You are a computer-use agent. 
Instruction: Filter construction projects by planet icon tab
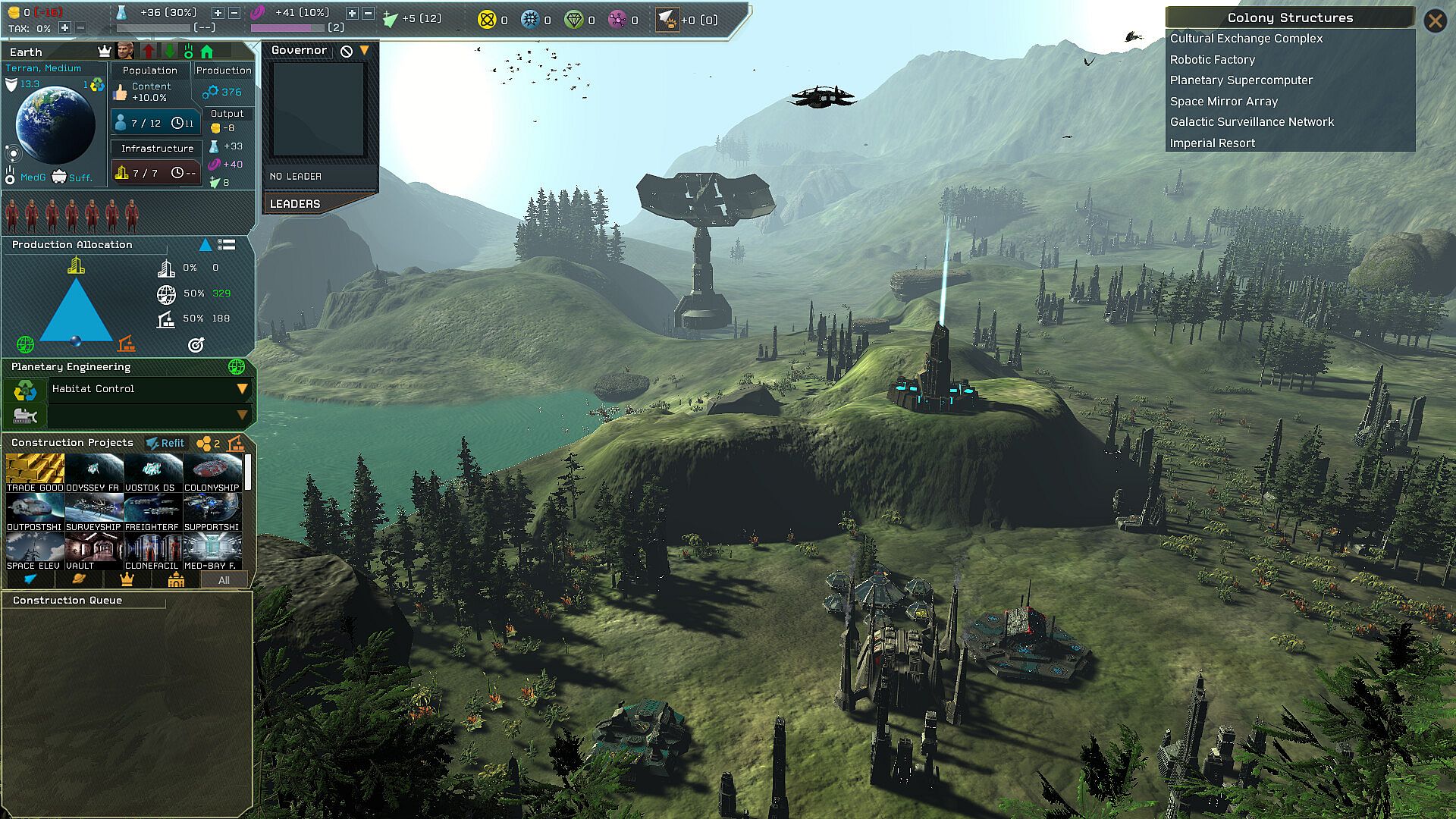[77, 580]
